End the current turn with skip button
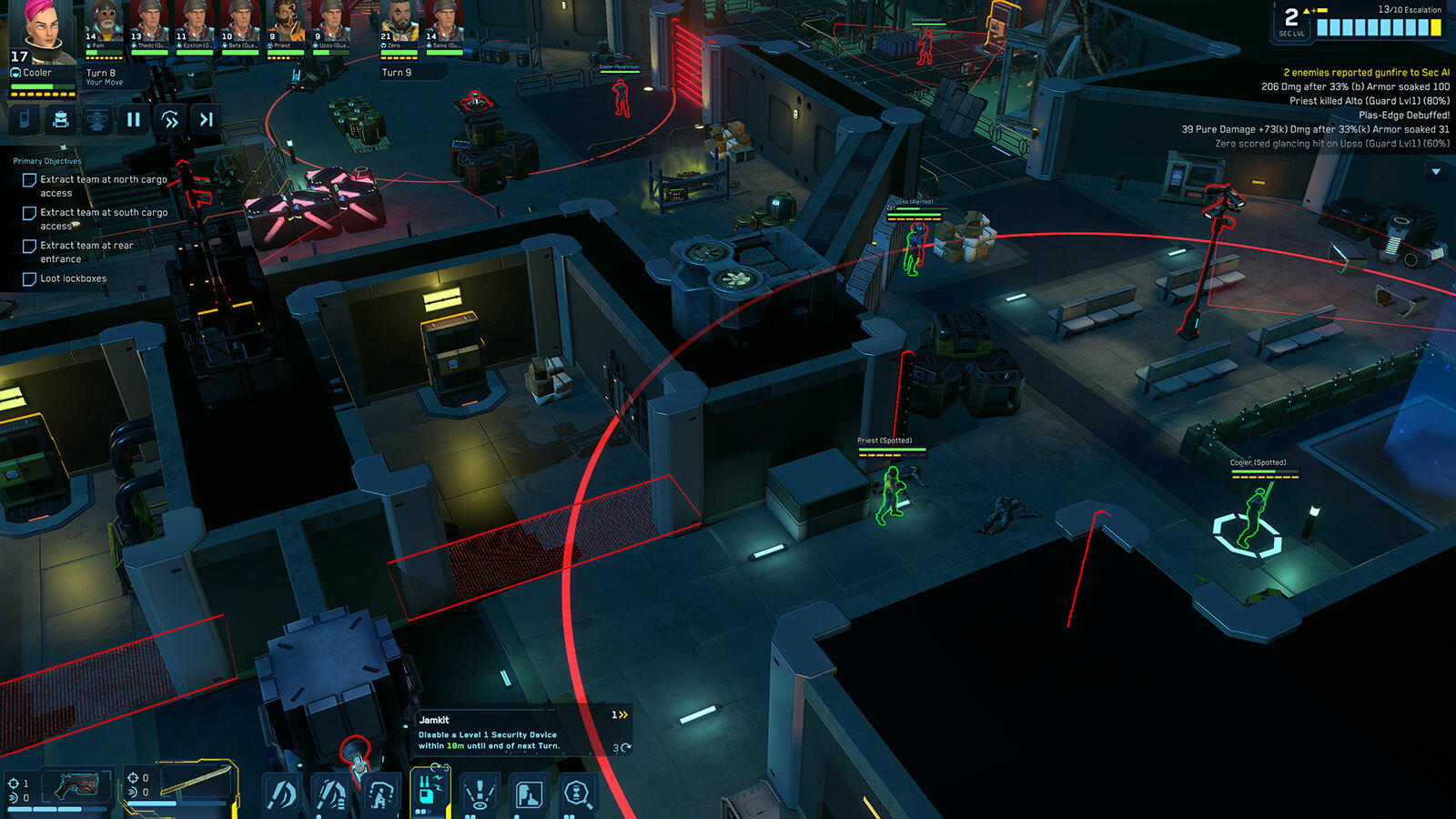Viewport: 1456px width, 819px height. (x=207, y=119)
